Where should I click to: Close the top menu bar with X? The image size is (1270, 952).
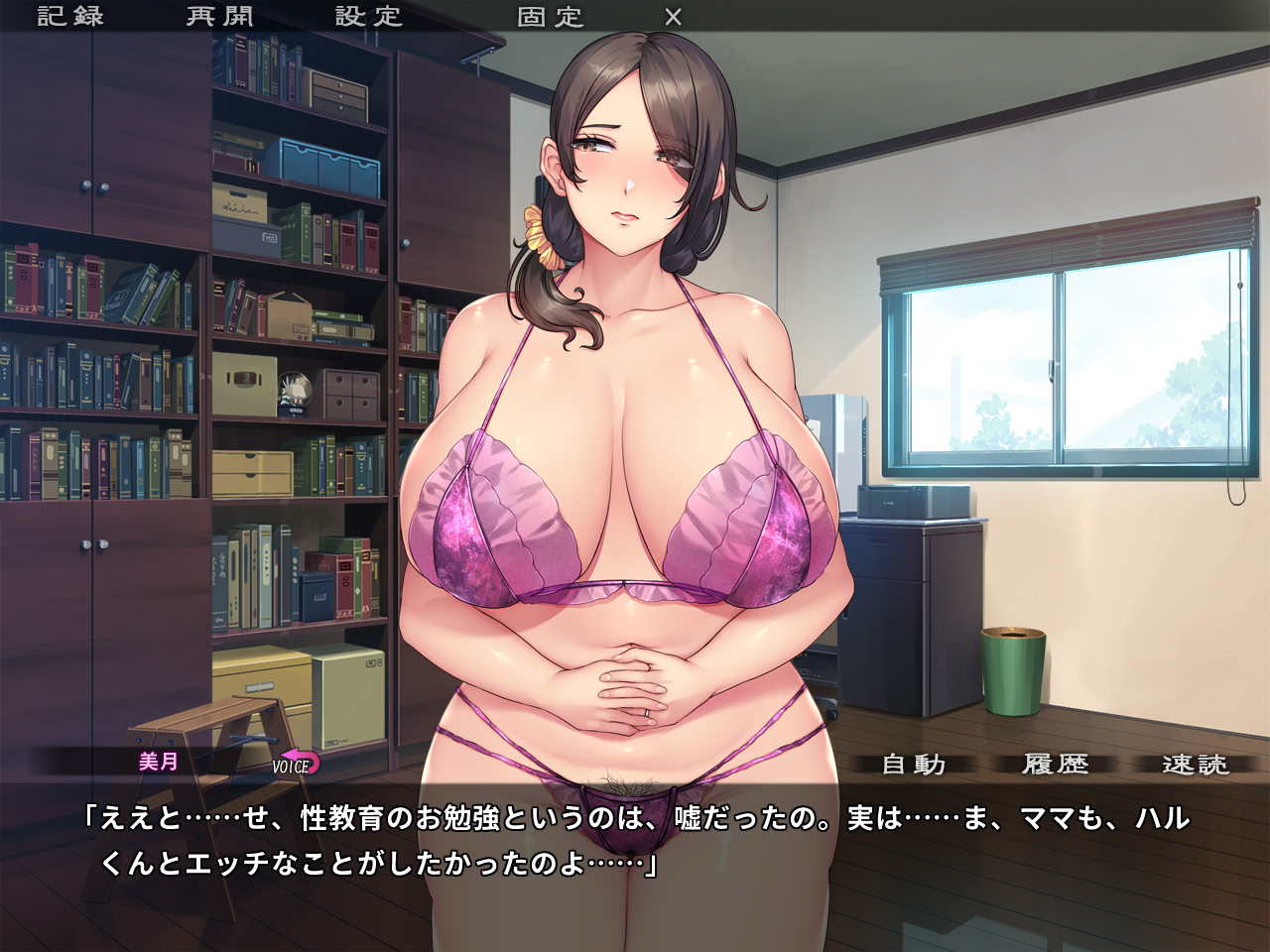673,17
